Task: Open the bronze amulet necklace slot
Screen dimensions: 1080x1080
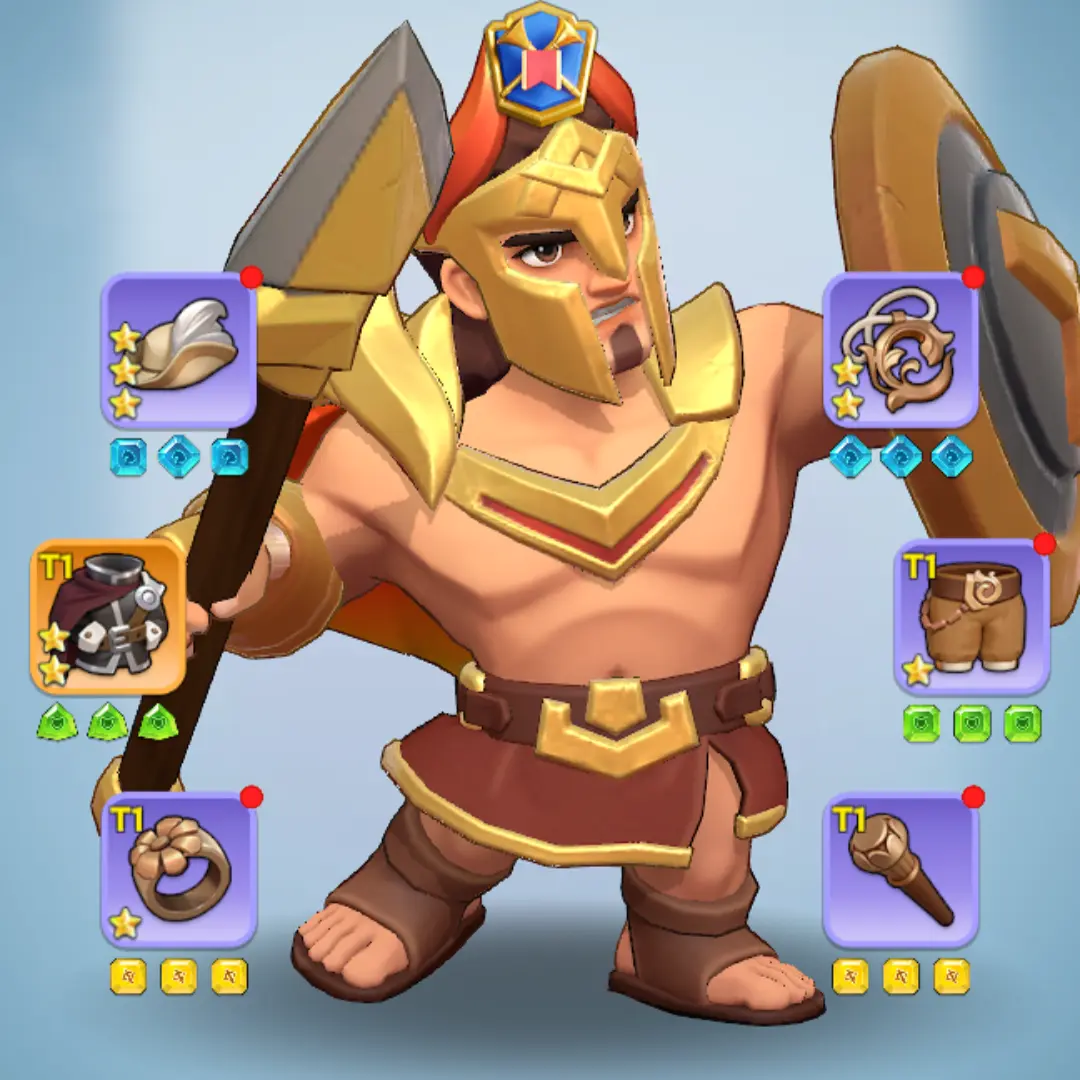Action: (900, 350)
